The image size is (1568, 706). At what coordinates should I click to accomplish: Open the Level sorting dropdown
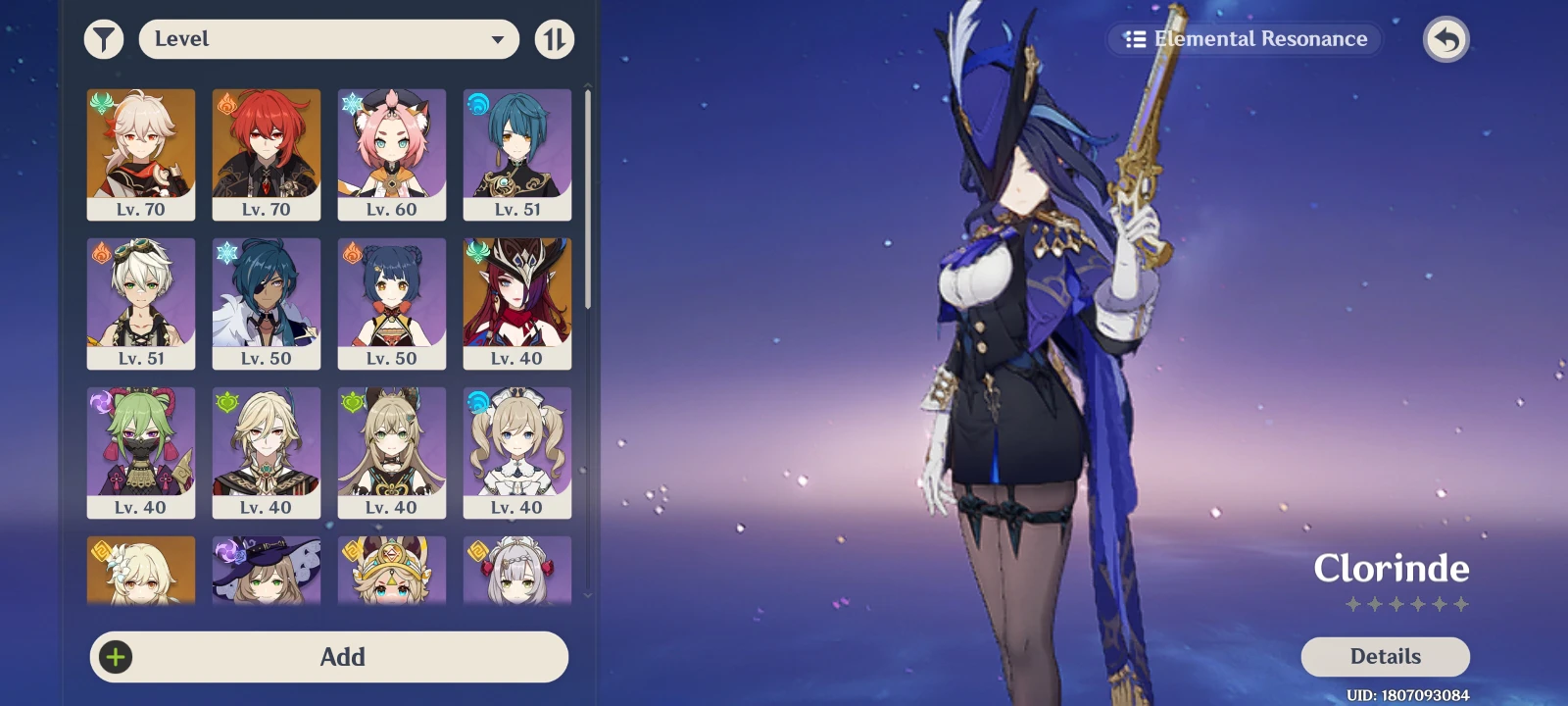(329, 39)
